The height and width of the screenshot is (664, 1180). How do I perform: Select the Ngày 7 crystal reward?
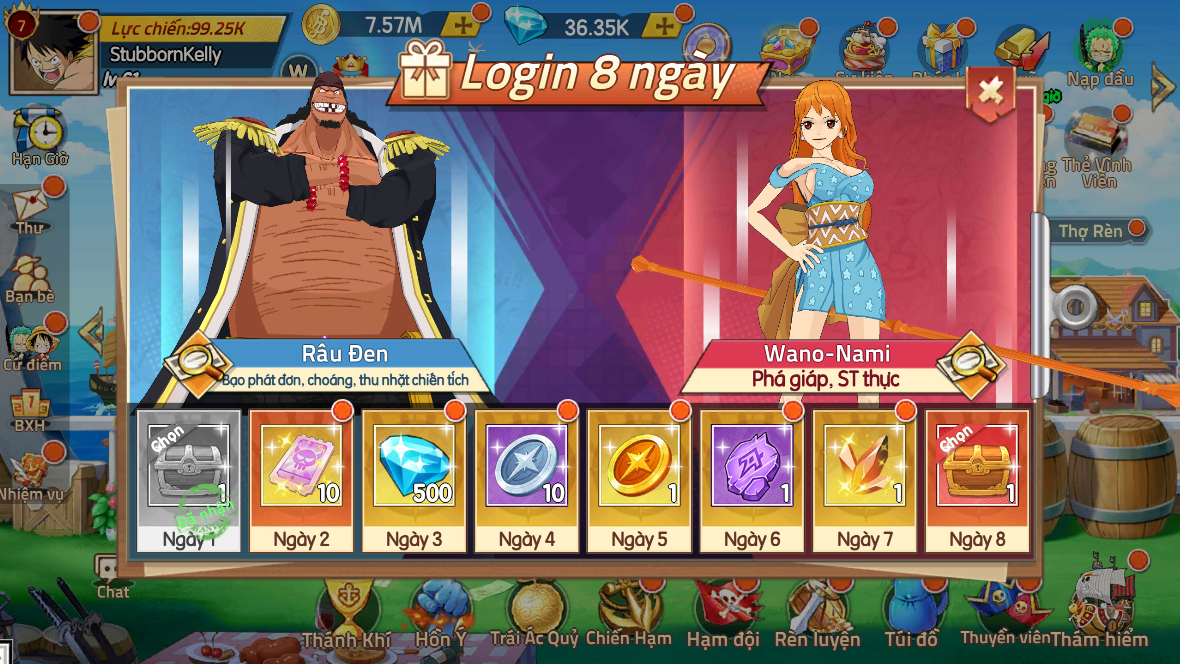tap(865, 469)
